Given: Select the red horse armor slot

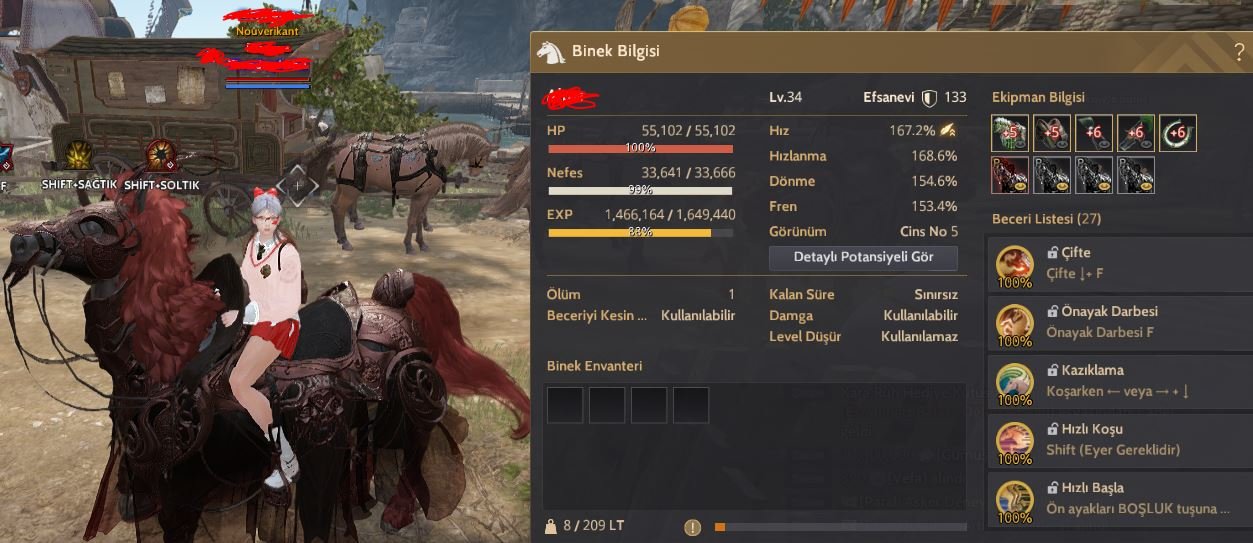Looking at the screenshot, I should pos(1010,175).
